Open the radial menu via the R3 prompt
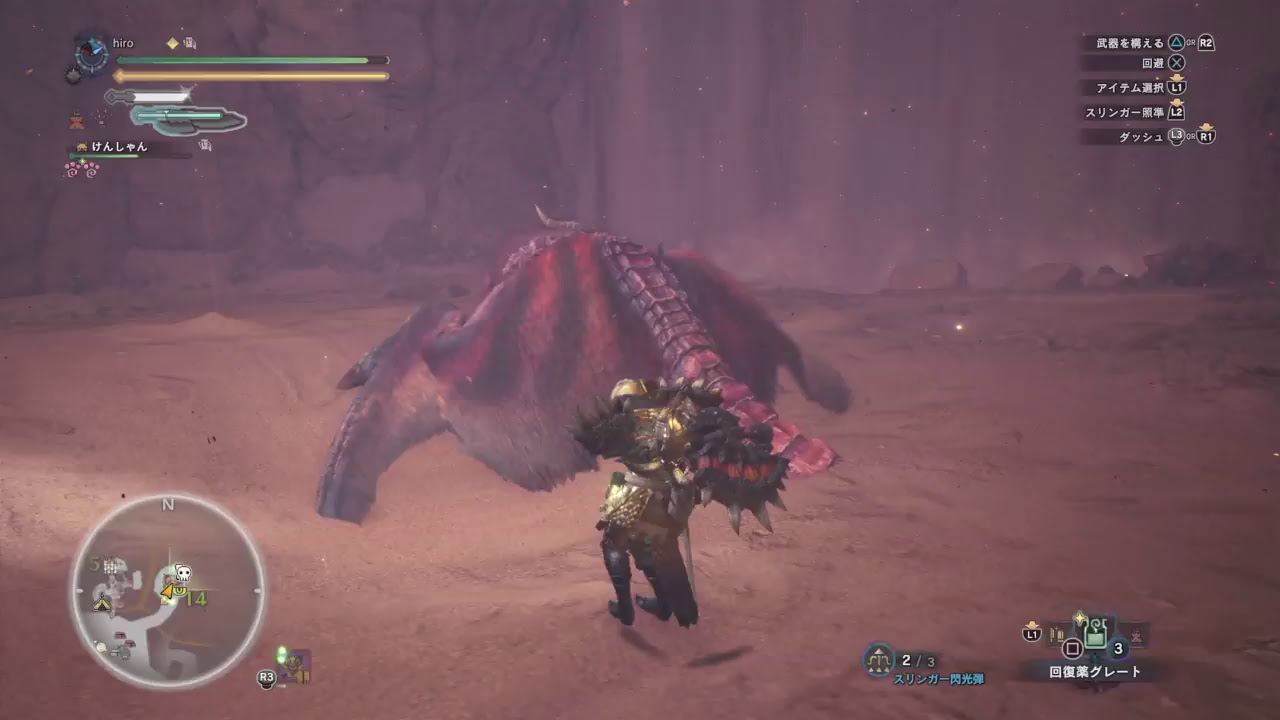1280x720 pixels. [266, 678]
